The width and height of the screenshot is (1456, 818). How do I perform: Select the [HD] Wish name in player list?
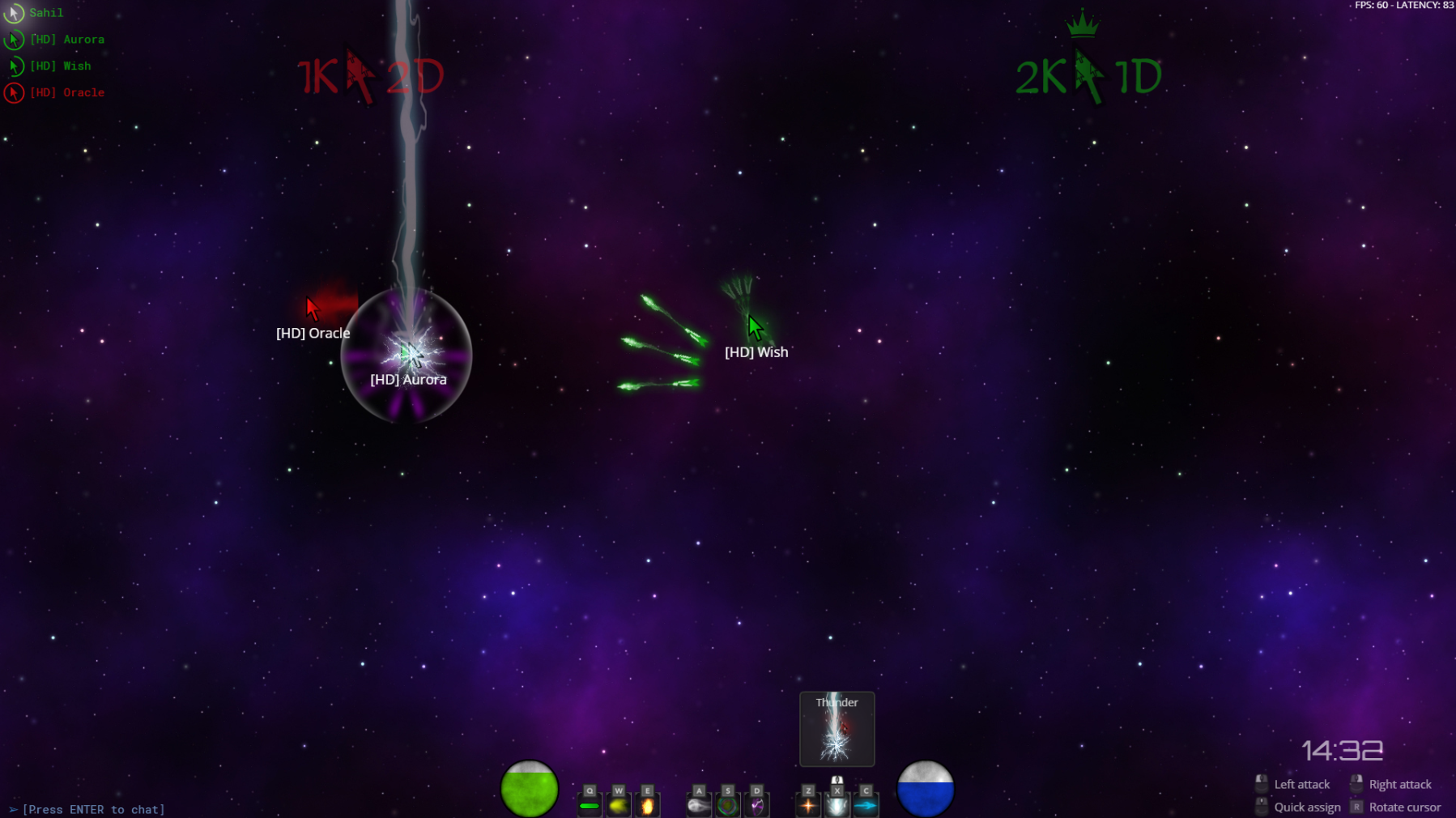click(60, 66)
